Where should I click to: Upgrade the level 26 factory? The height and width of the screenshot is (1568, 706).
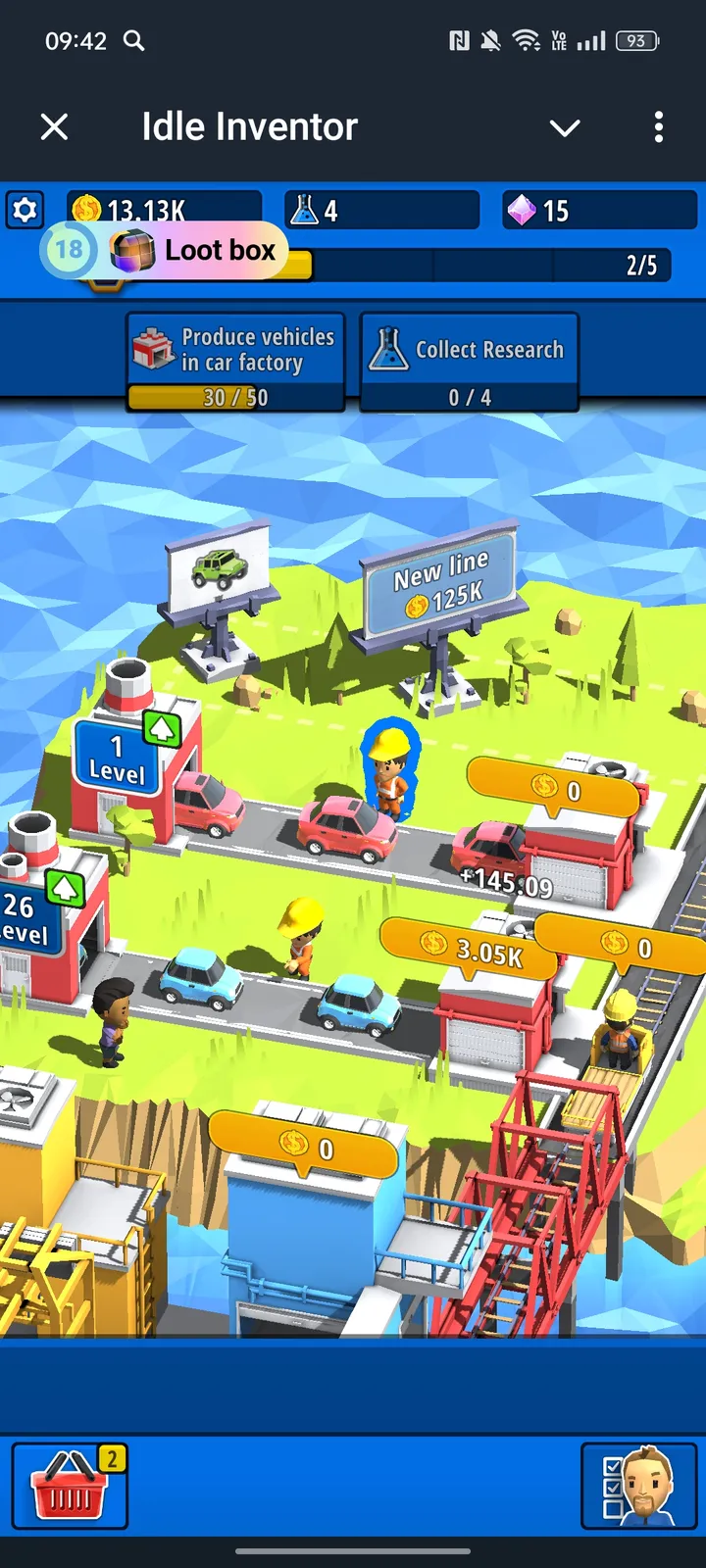(x=65, y=889)
